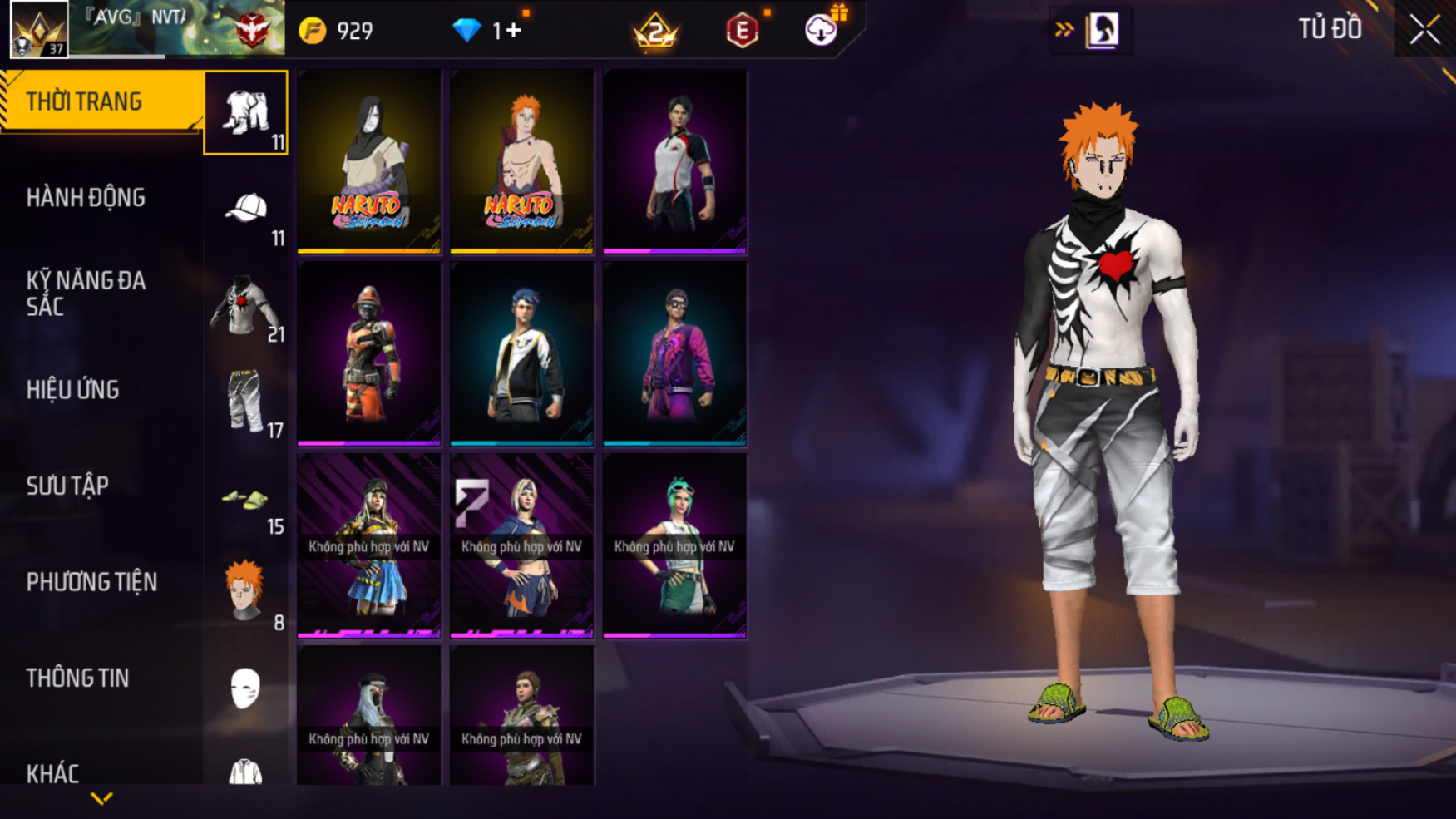Choose the outfit sets subcategory icon
The image size is (1456, 819).
(x=246, y=112)
